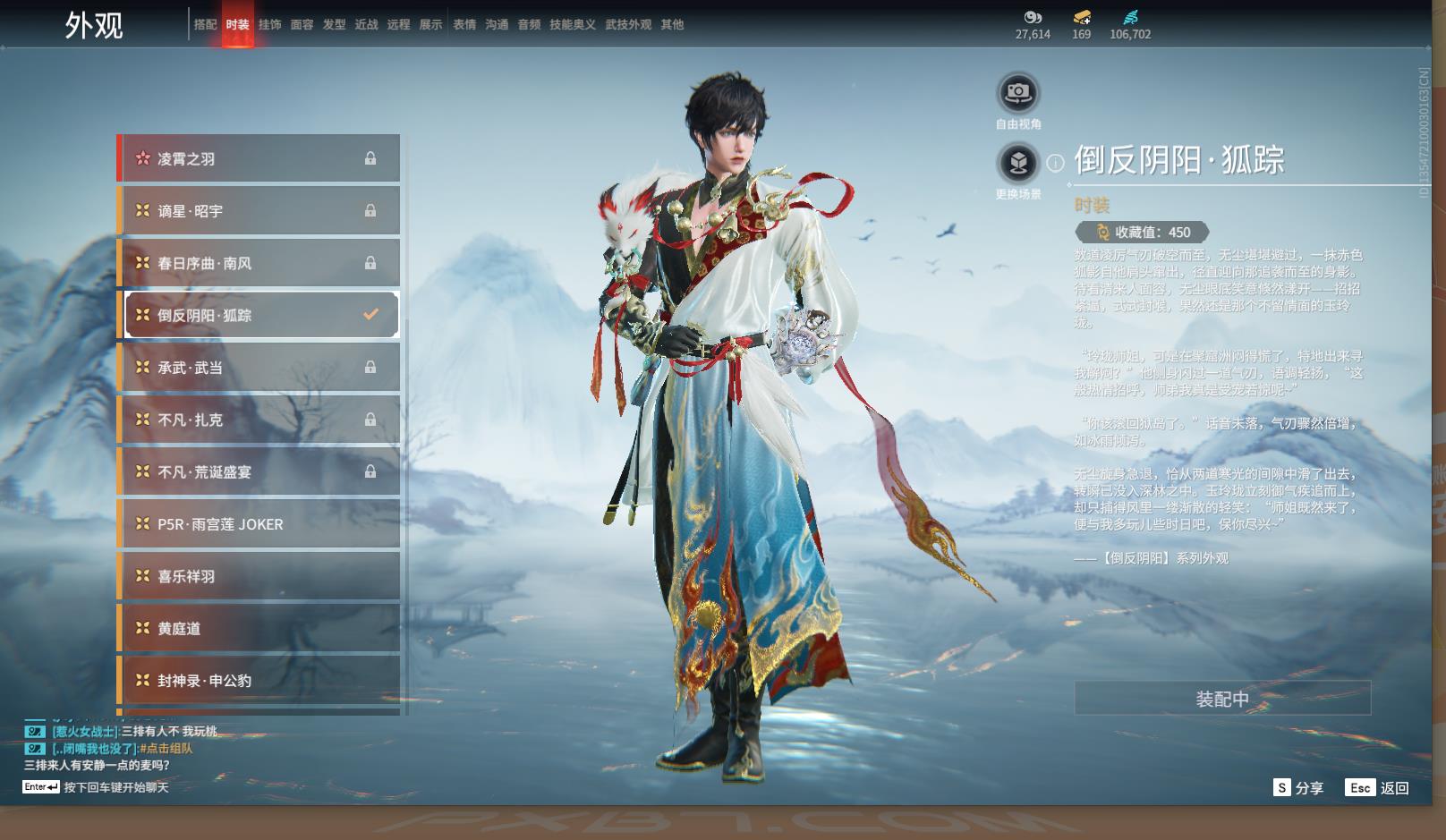Activate the 自由视角 camera icon
Image resolution: width=1446 pixels, height=840 pixels.
tap(1017, 92)
